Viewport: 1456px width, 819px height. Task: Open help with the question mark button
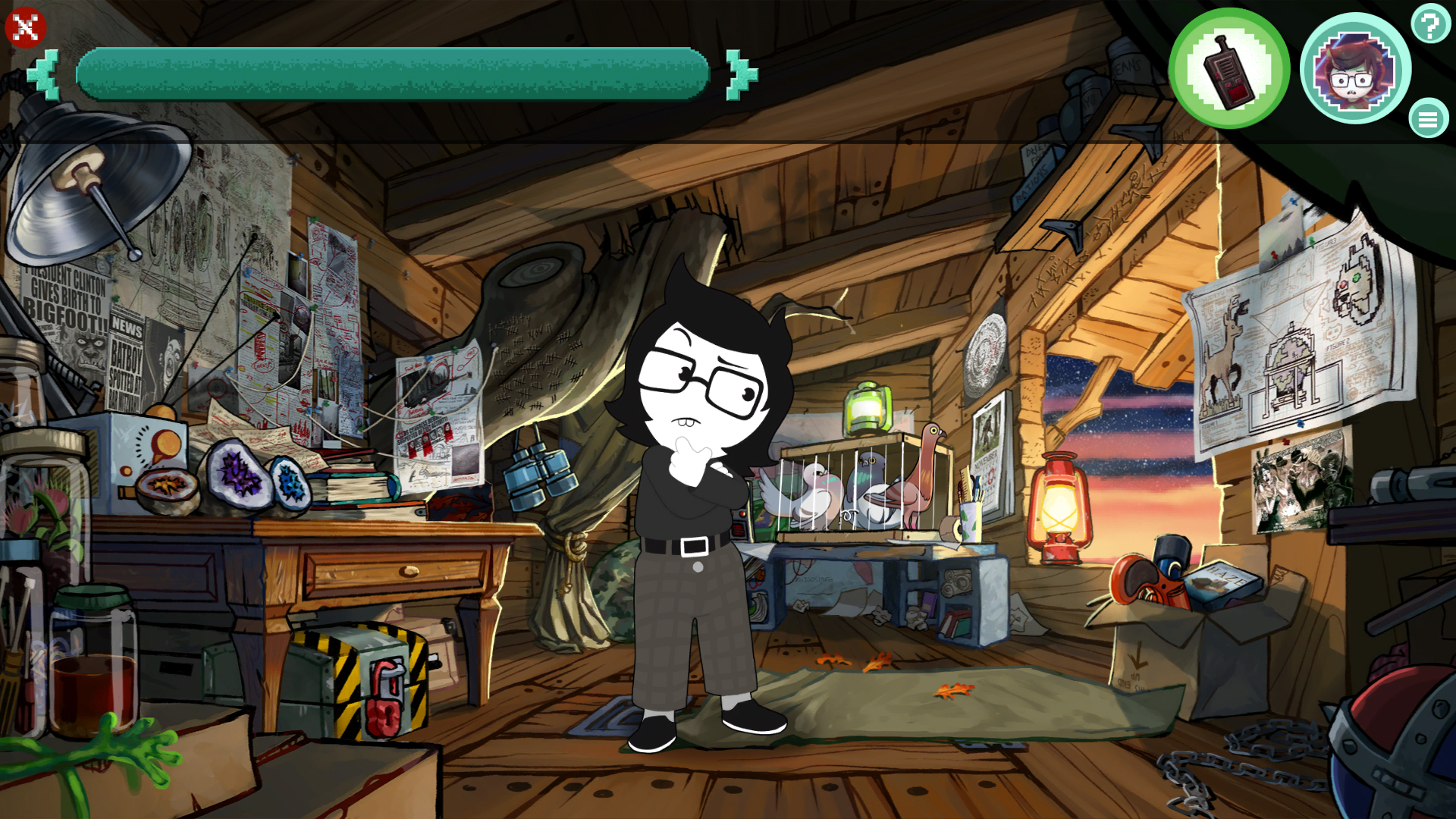1430,24
